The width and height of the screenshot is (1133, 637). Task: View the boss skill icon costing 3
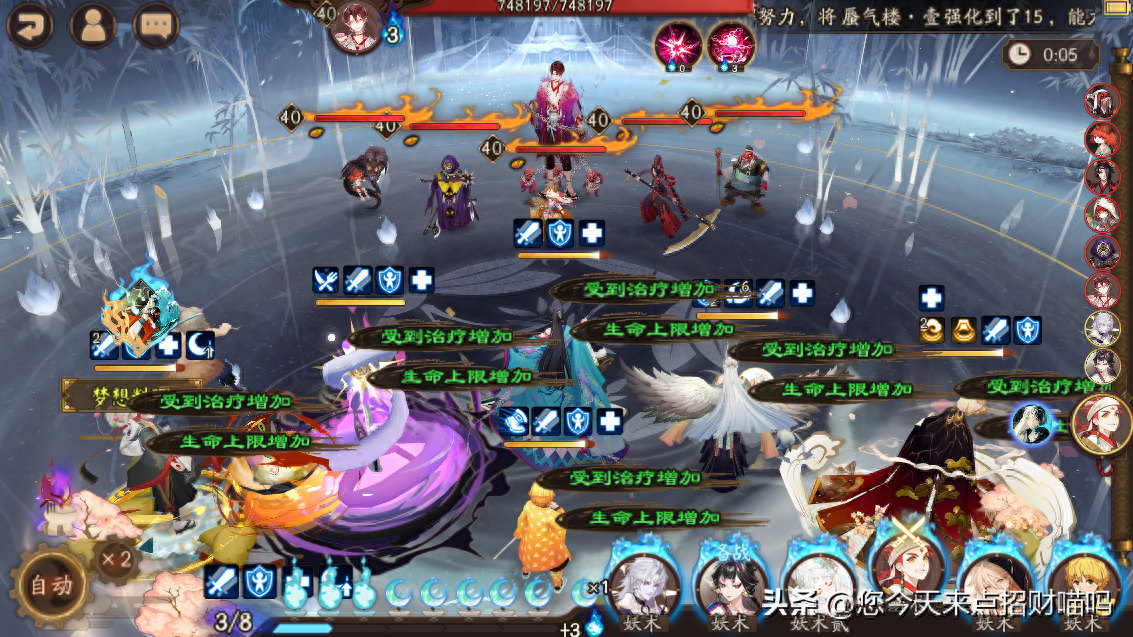(731, 44)
